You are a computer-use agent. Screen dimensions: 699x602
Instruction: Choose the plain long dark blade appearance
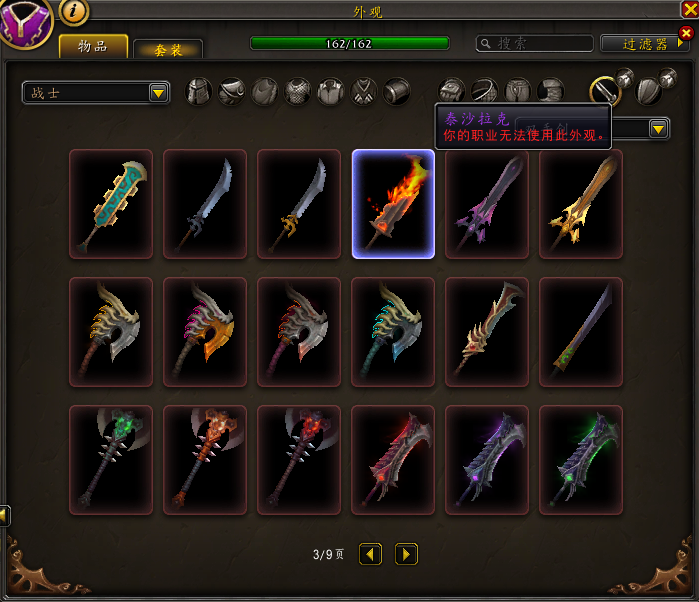click(x=581, y=332)
